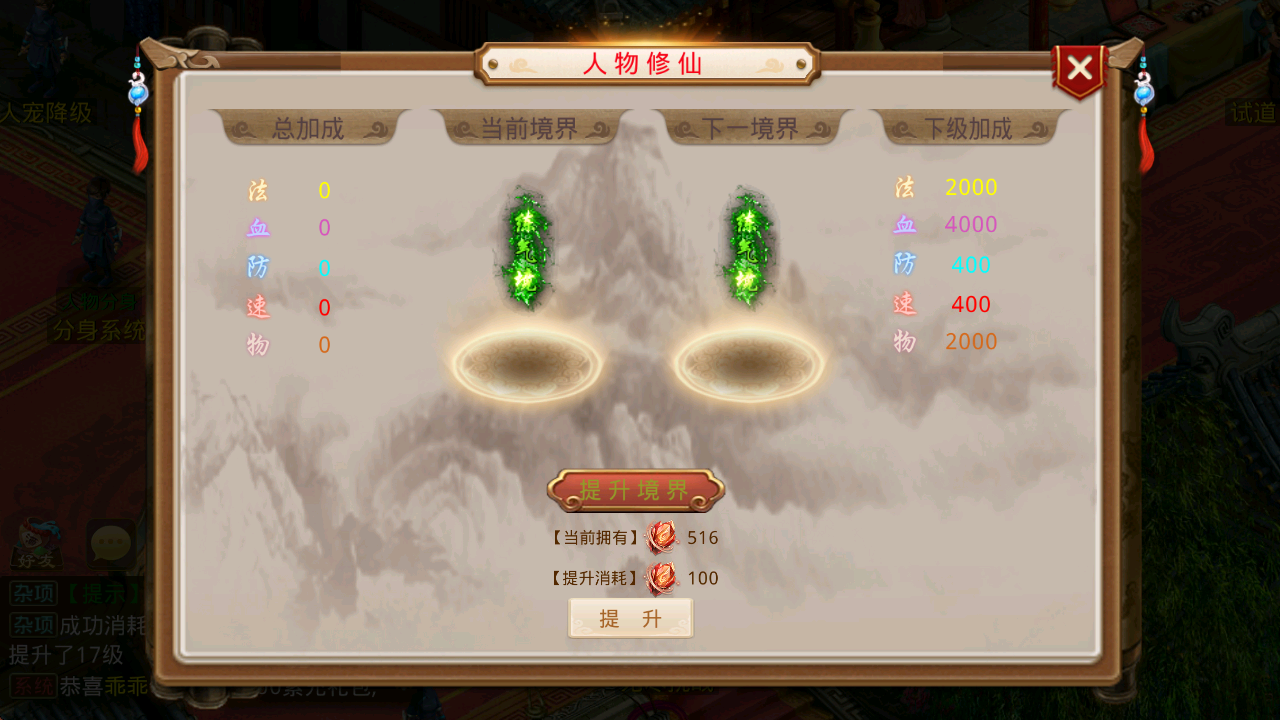The image size is (1280, 720).
Task: Open the 好友 friends icon at bottom left
Action: pos(36,543)
